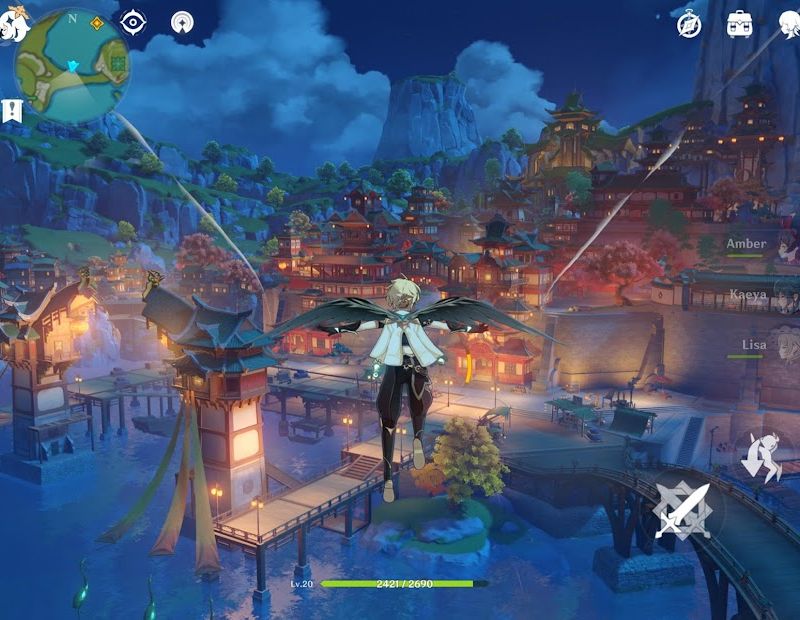Open the backpack inventory
The height and width of the screenshot is (620, 800).
(741, 23)
